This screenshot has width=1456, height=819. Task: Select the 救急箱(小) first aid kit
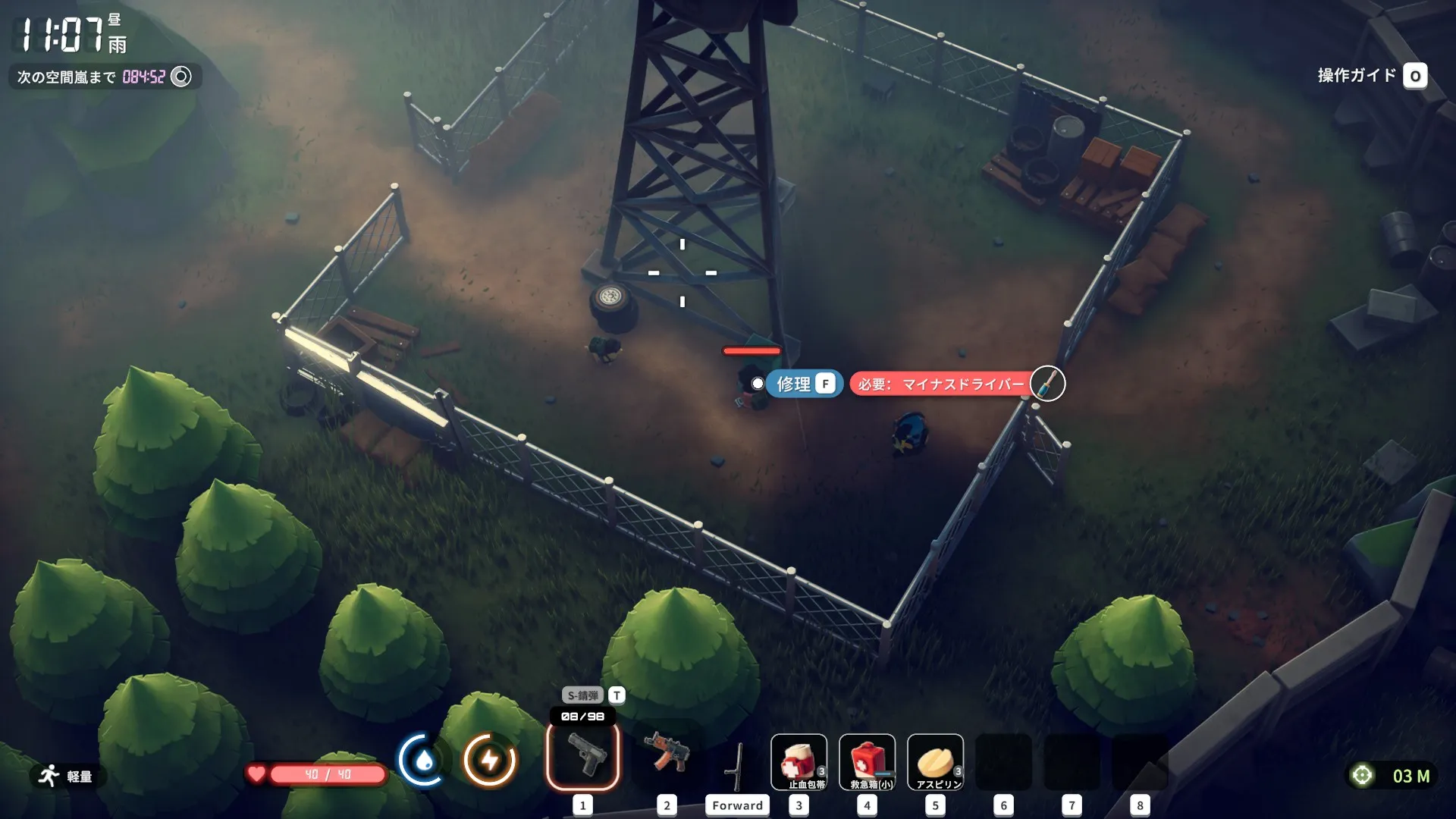tap(867, 762)
